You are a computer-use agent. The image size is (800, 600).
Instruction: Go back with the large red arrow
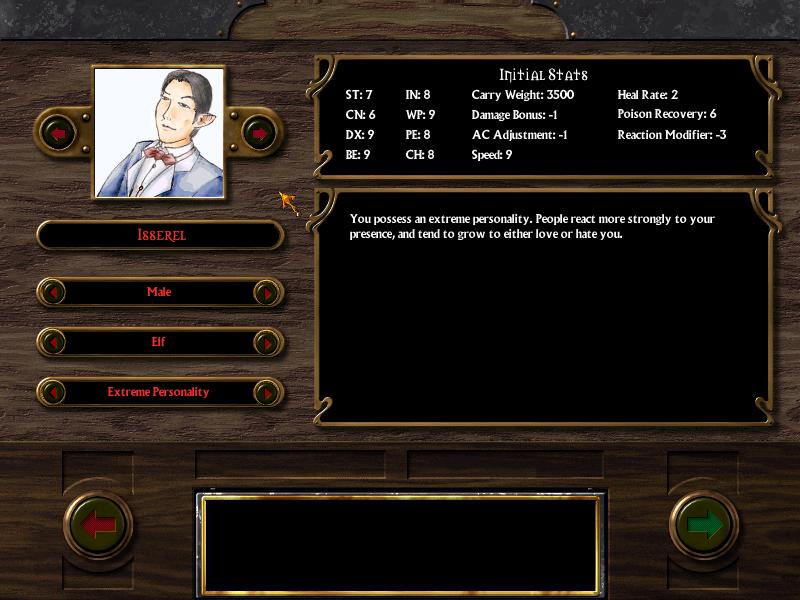click(x=98, y=524)
